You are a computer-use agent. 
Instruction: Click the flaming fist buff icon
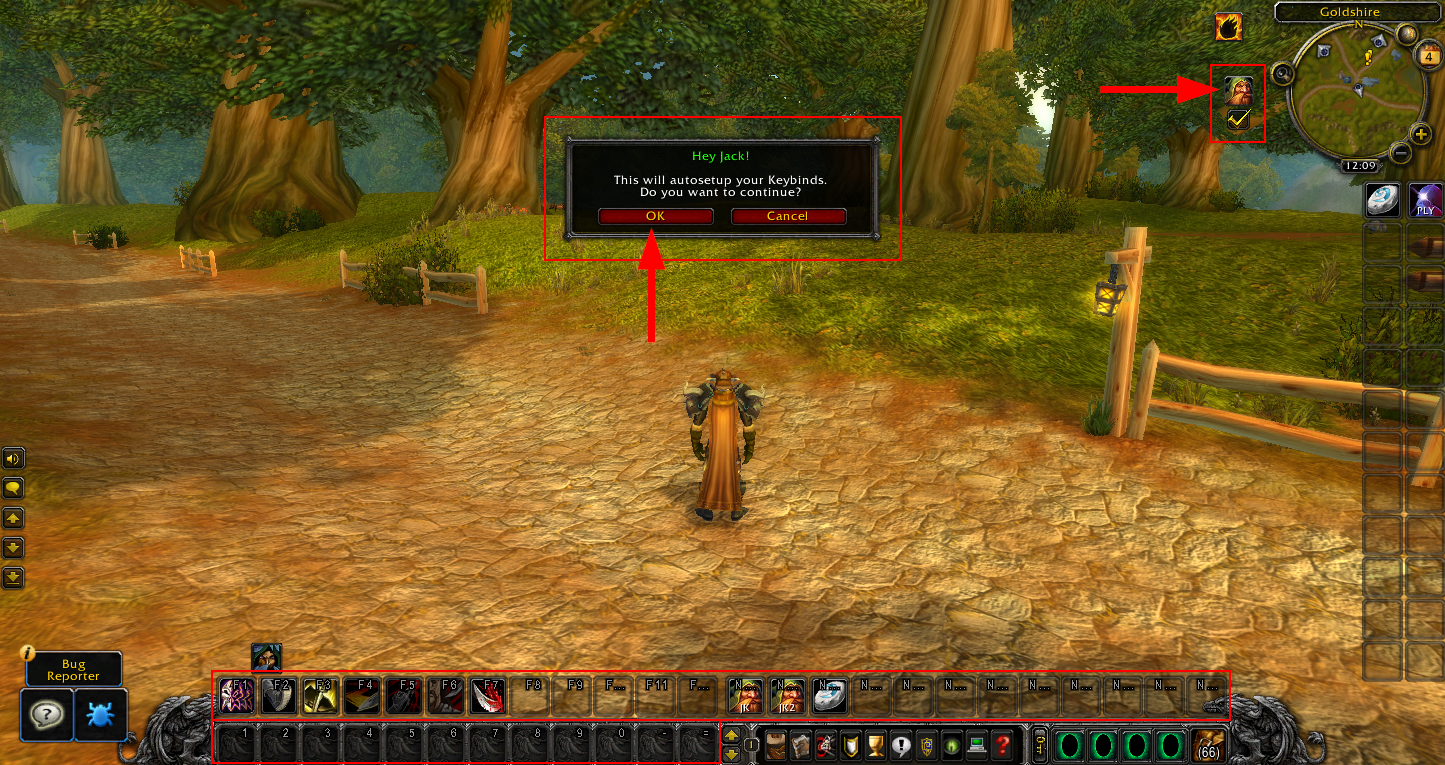pos(1228,27)
